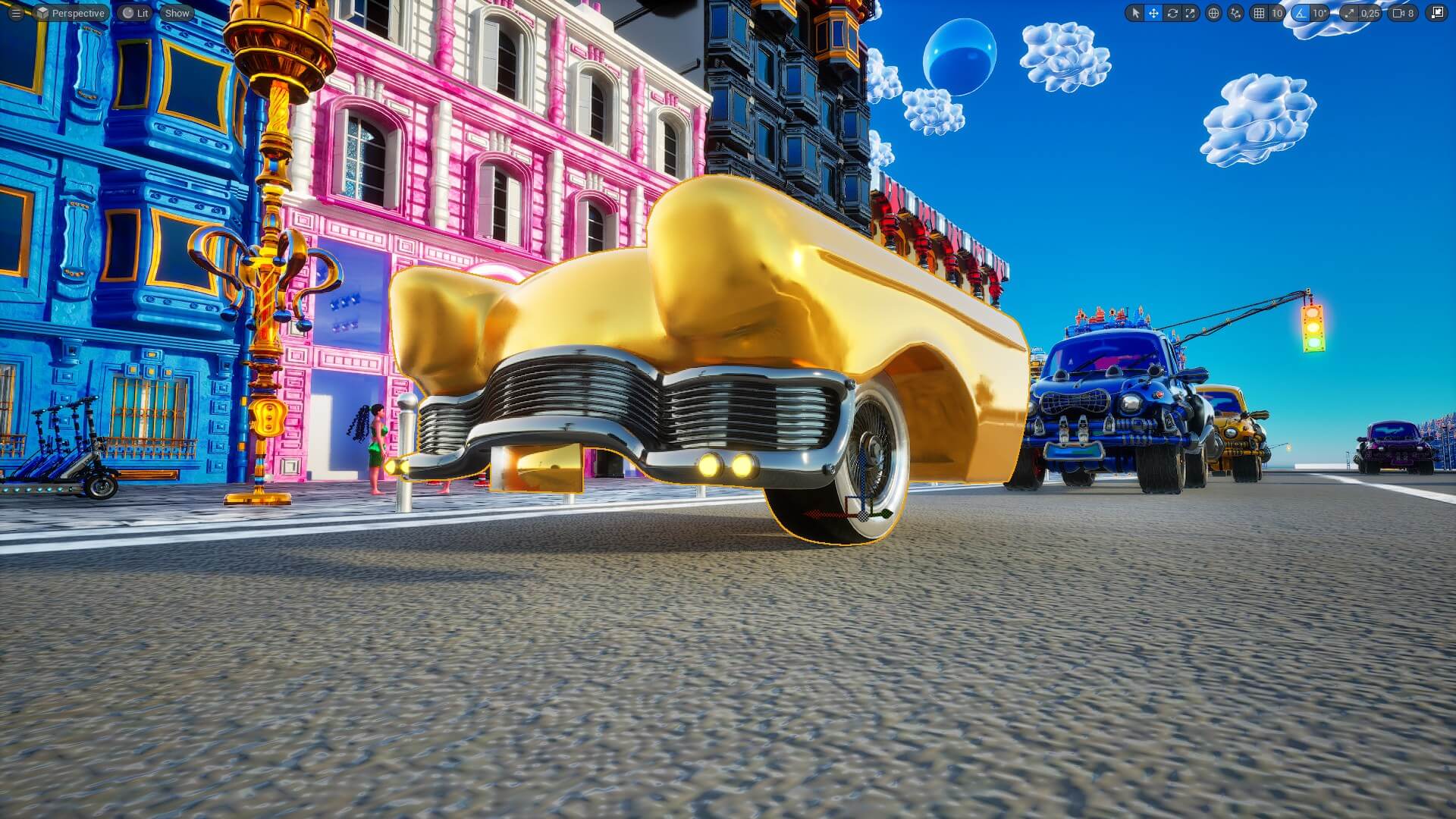Image resolution: width=1456 pixels, height=819 pixels.
Task: Maximize the viewport with the corner icon
Action: pos(1436,14)
